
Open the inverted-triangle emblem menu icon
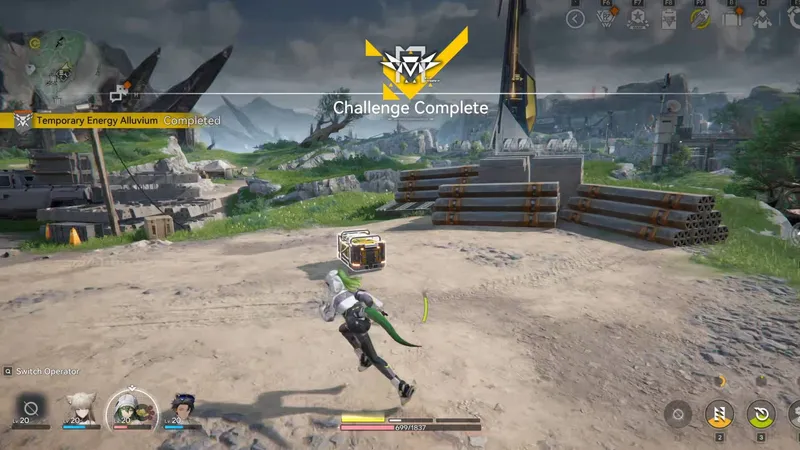[x=605, y=19]
